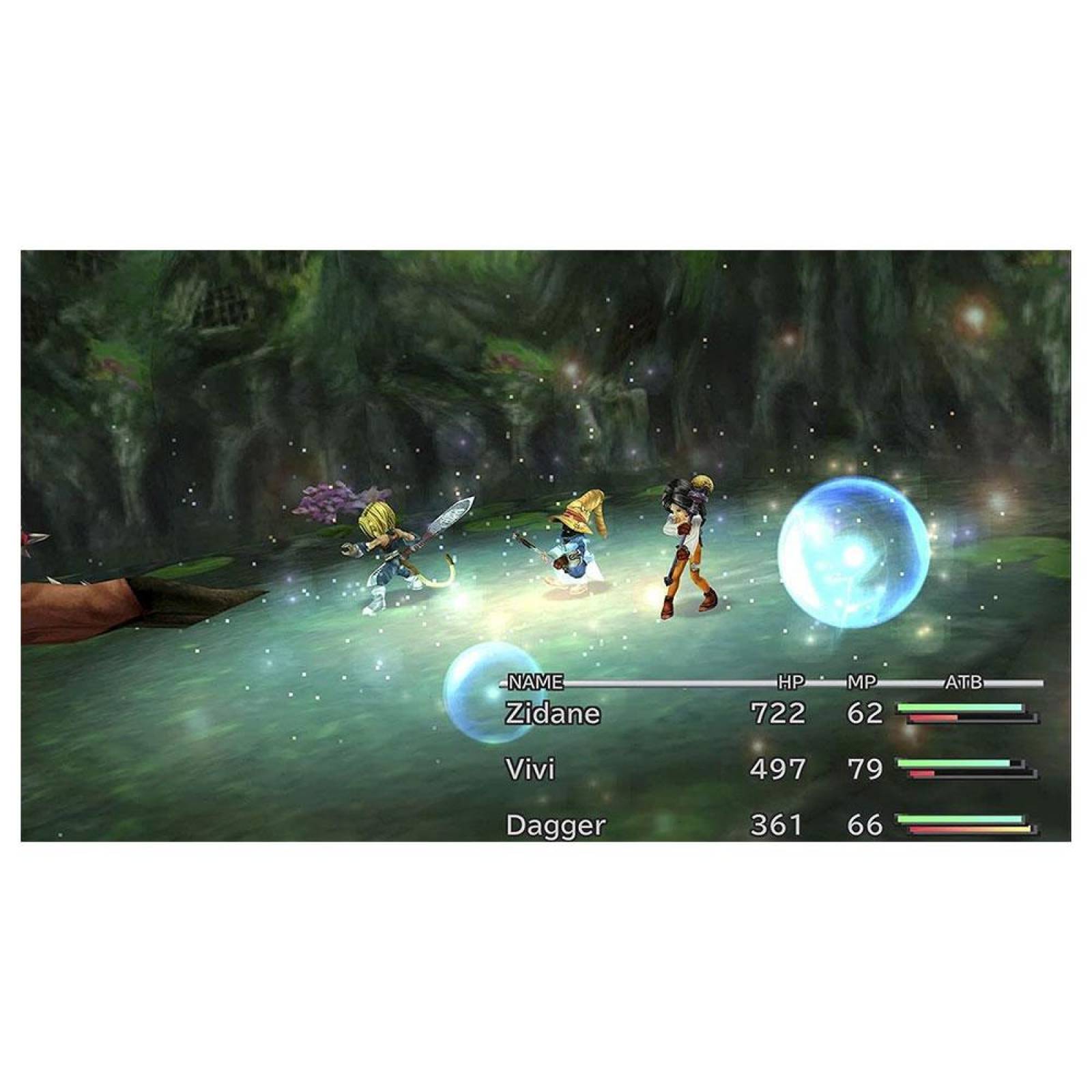Expand the HP column header
Image resolution: width=1092 pixels, height=1092 pixels.
click(792, 682)
